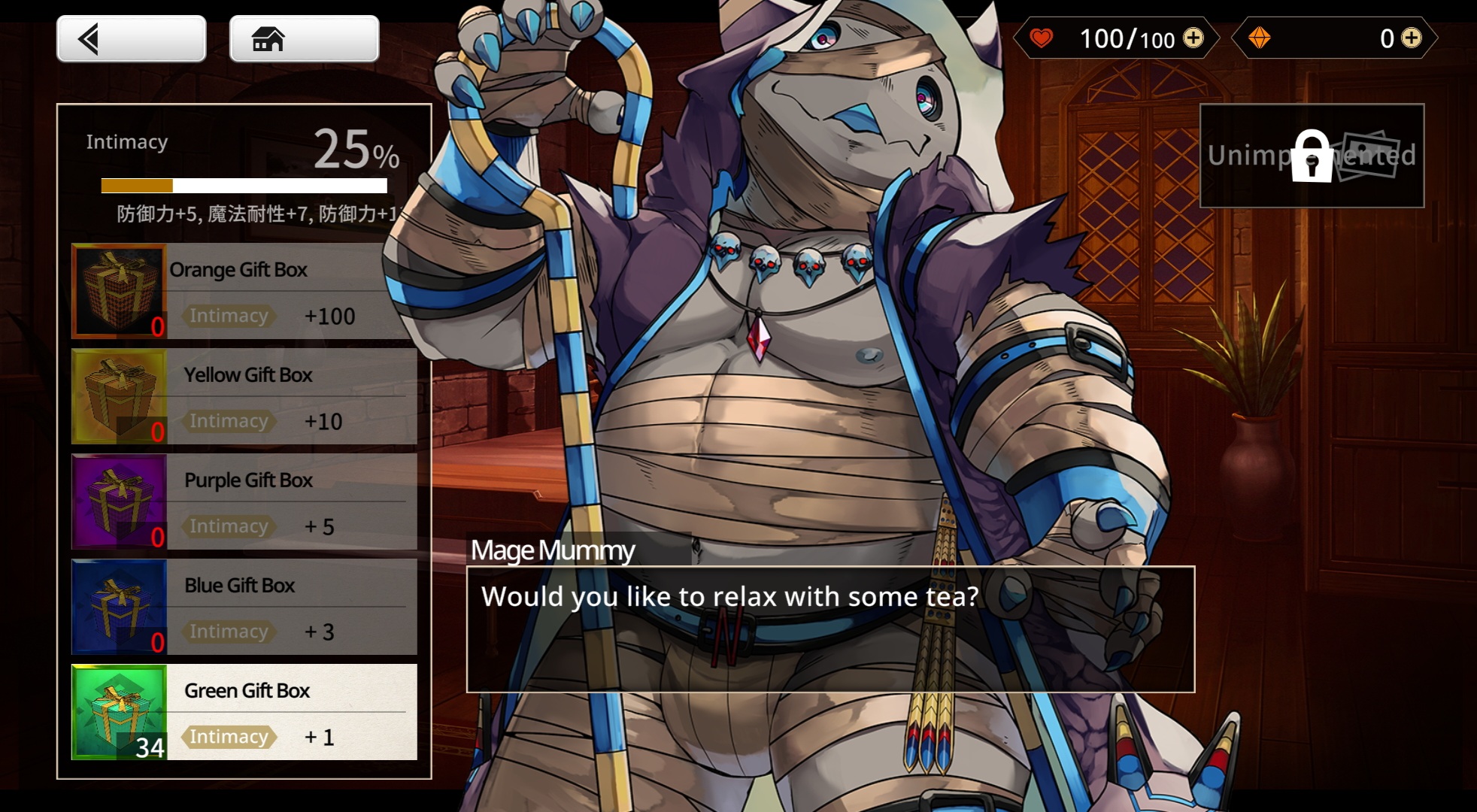Select the Orange Gift Box
The width and height of the screenshot is (1477, 812).
coord(244,291)
